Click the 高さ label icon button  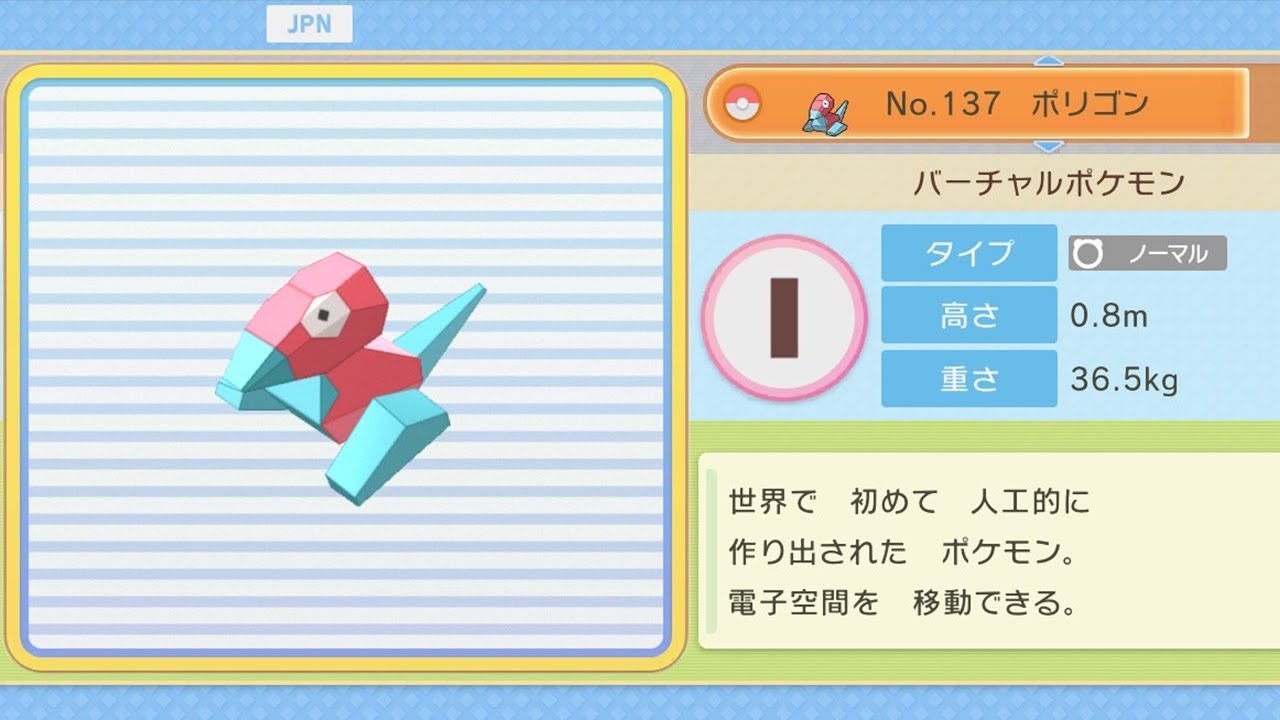point(968,316)
